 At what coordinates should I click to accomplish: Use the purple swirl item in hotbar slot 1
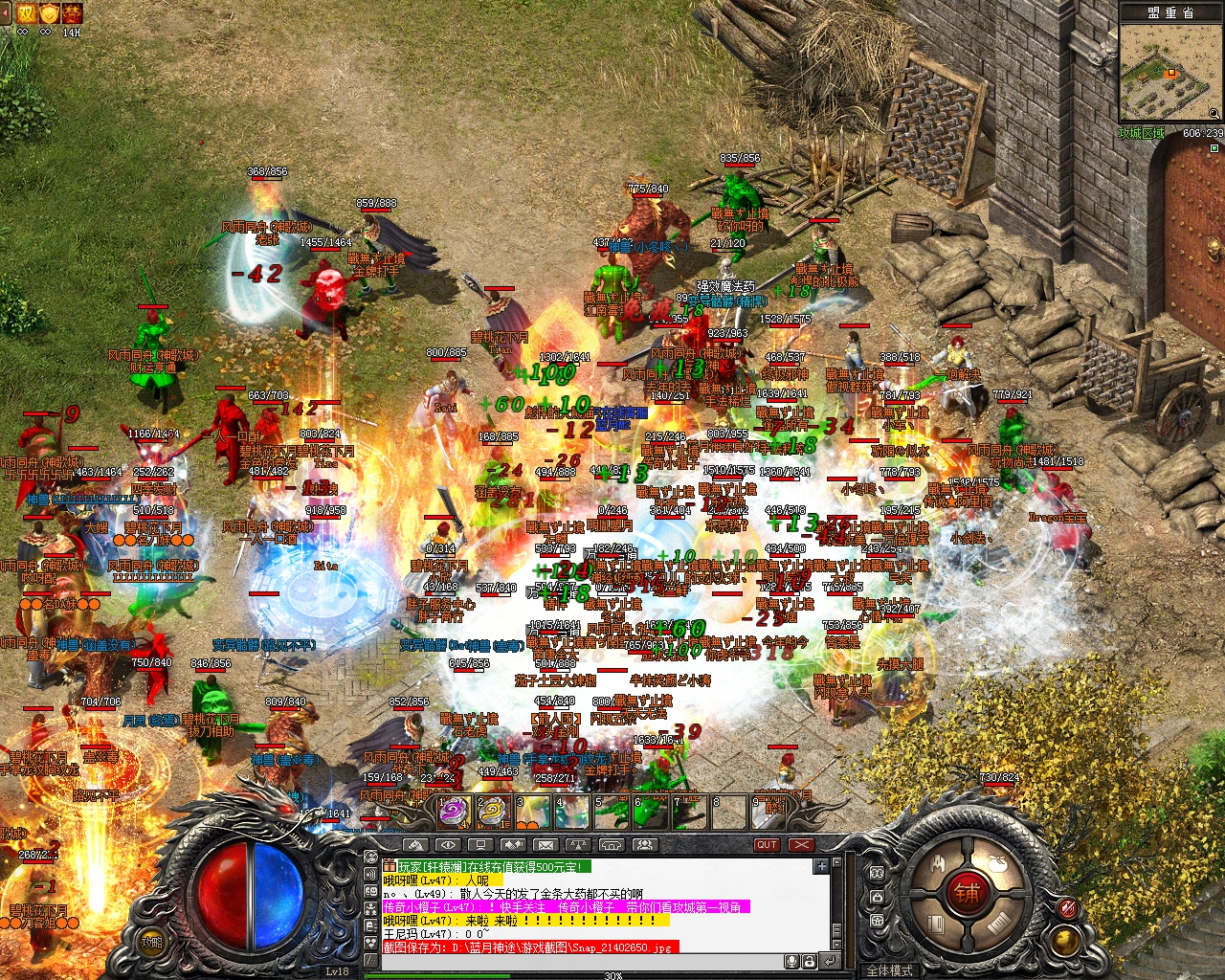tap(454, 812)
